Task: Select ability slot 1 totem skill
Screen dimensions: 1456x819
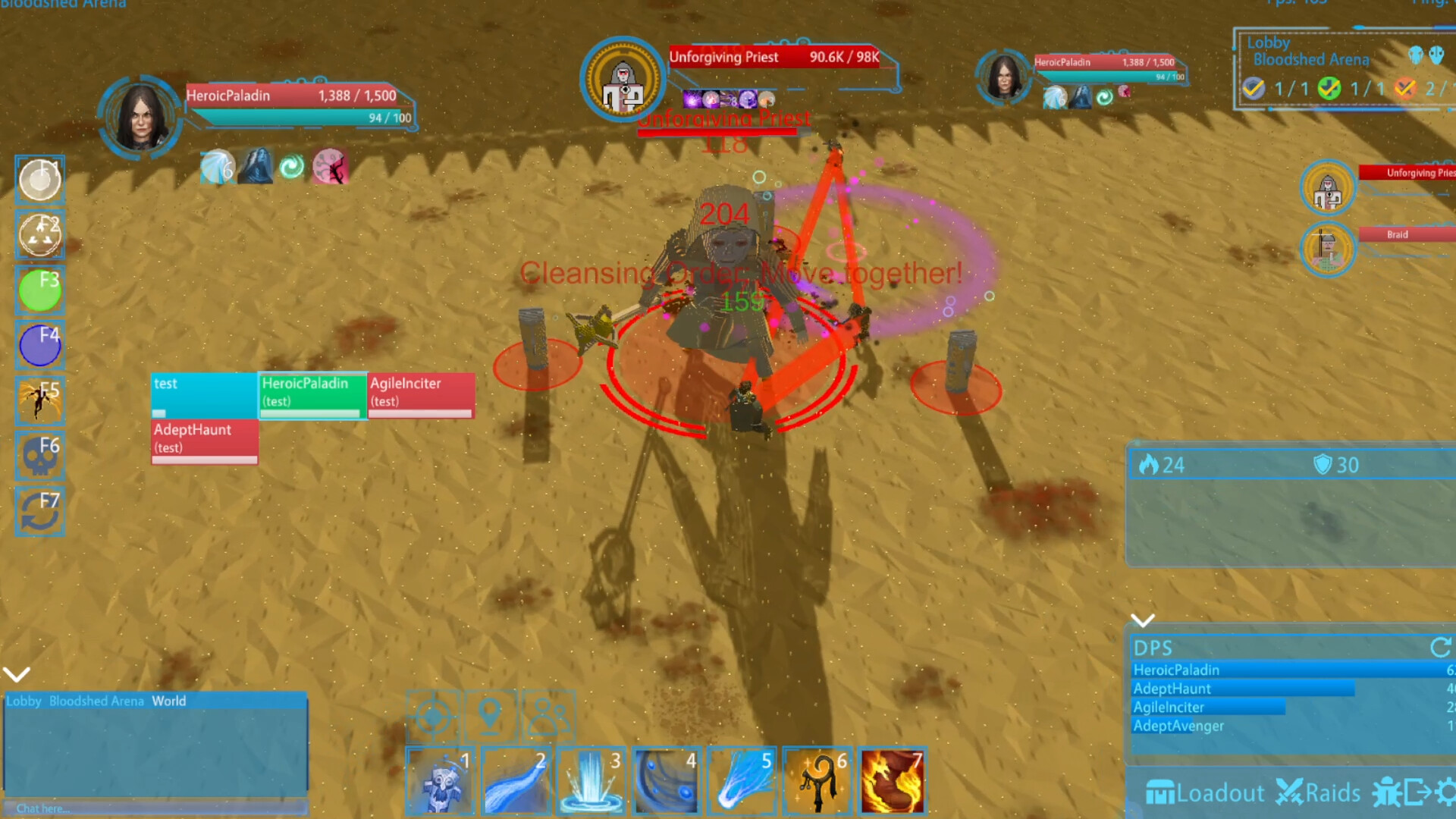Action: (x=441, y=782)
